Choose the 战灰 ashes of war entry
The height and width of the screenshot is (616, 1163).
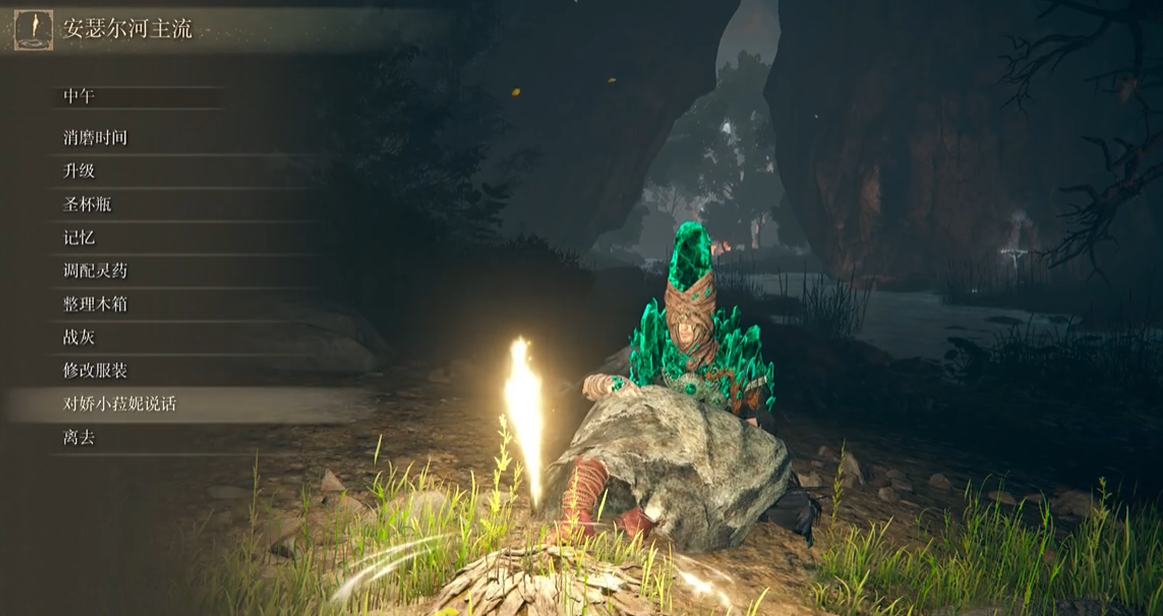(79, 338)
